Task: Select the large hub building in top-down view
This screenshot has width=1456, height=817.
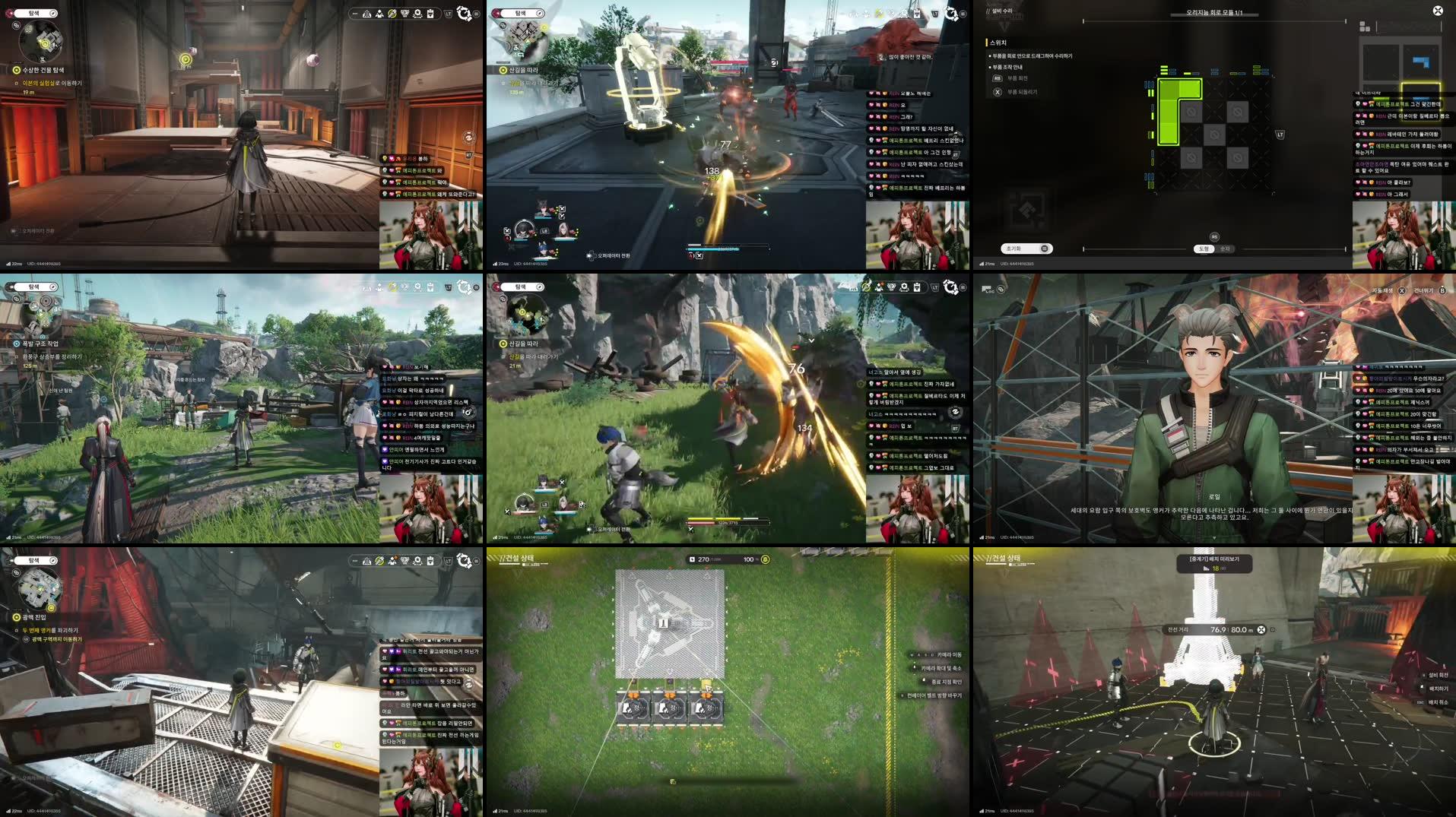Action: (x=669, y=623)
